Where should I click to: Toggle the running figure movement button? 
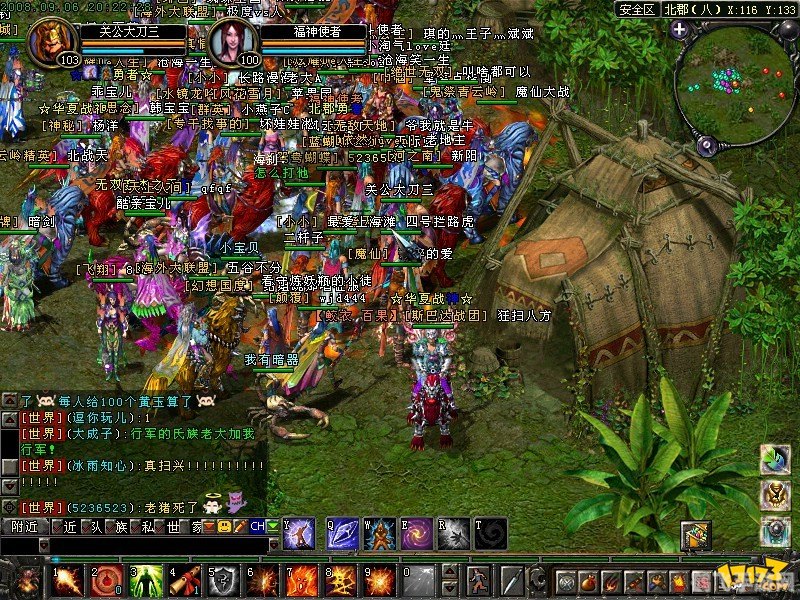pos(479,581)
